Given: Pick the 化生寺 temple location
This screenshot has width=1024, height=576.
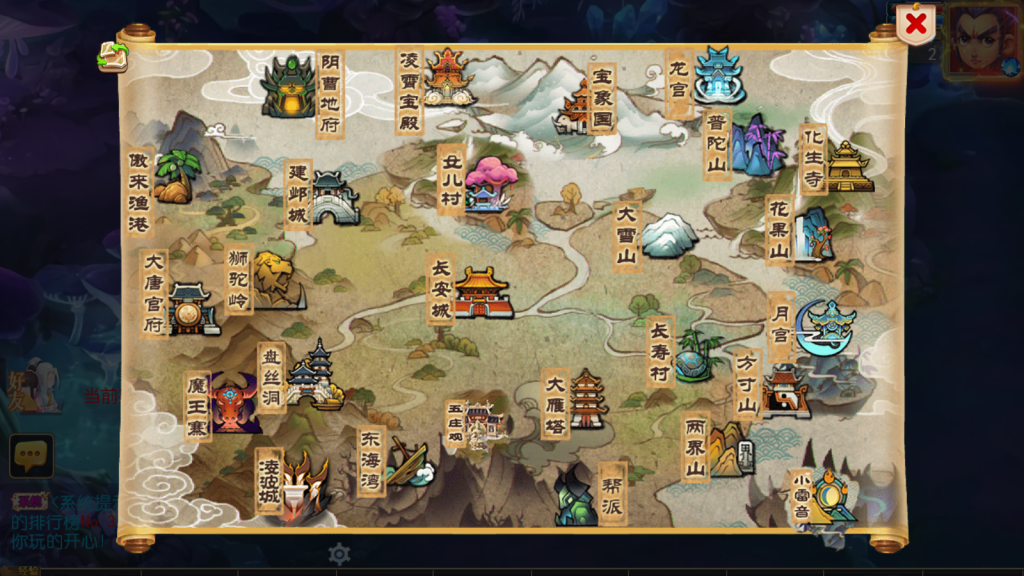Looking at the screenshot, I should coord(848,166).
